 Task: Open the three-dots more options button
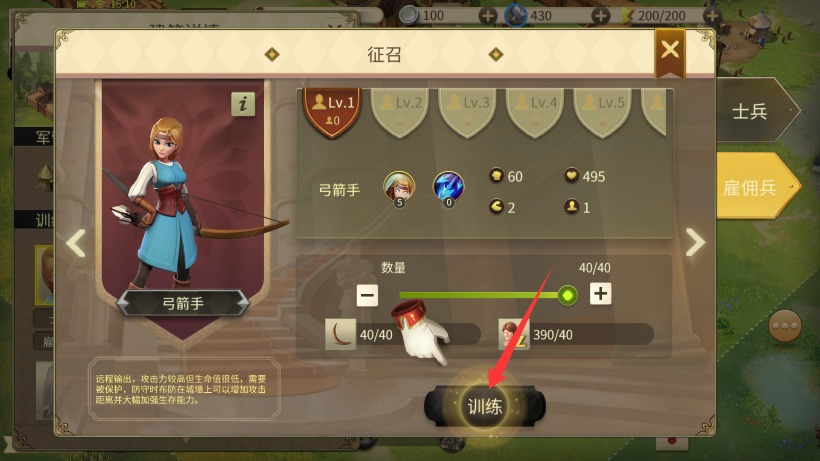coord(783,326)
